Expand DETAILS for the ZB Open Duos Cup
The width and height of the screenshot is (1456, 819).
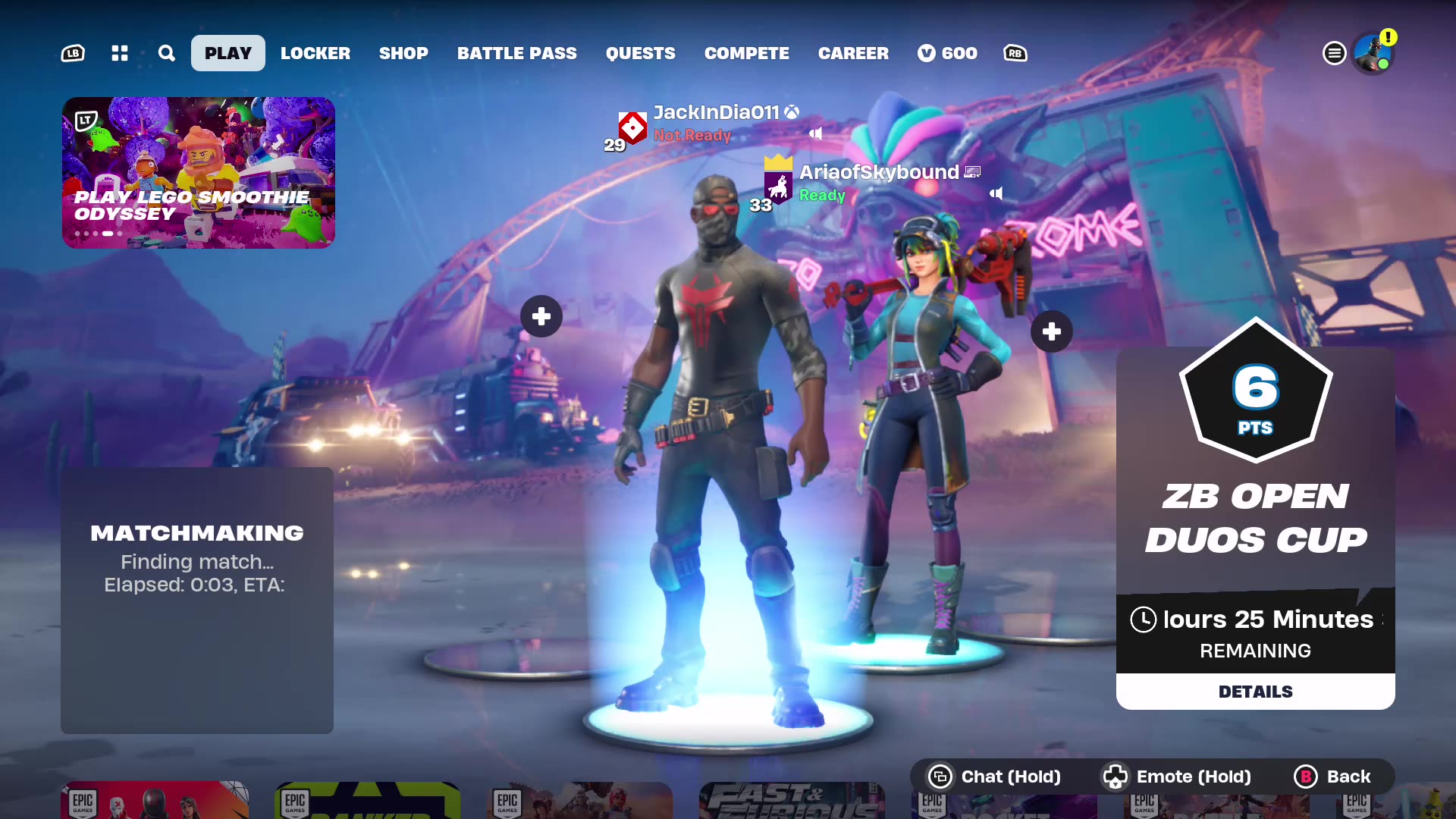pyautogui.click(x=1255, y=691)
